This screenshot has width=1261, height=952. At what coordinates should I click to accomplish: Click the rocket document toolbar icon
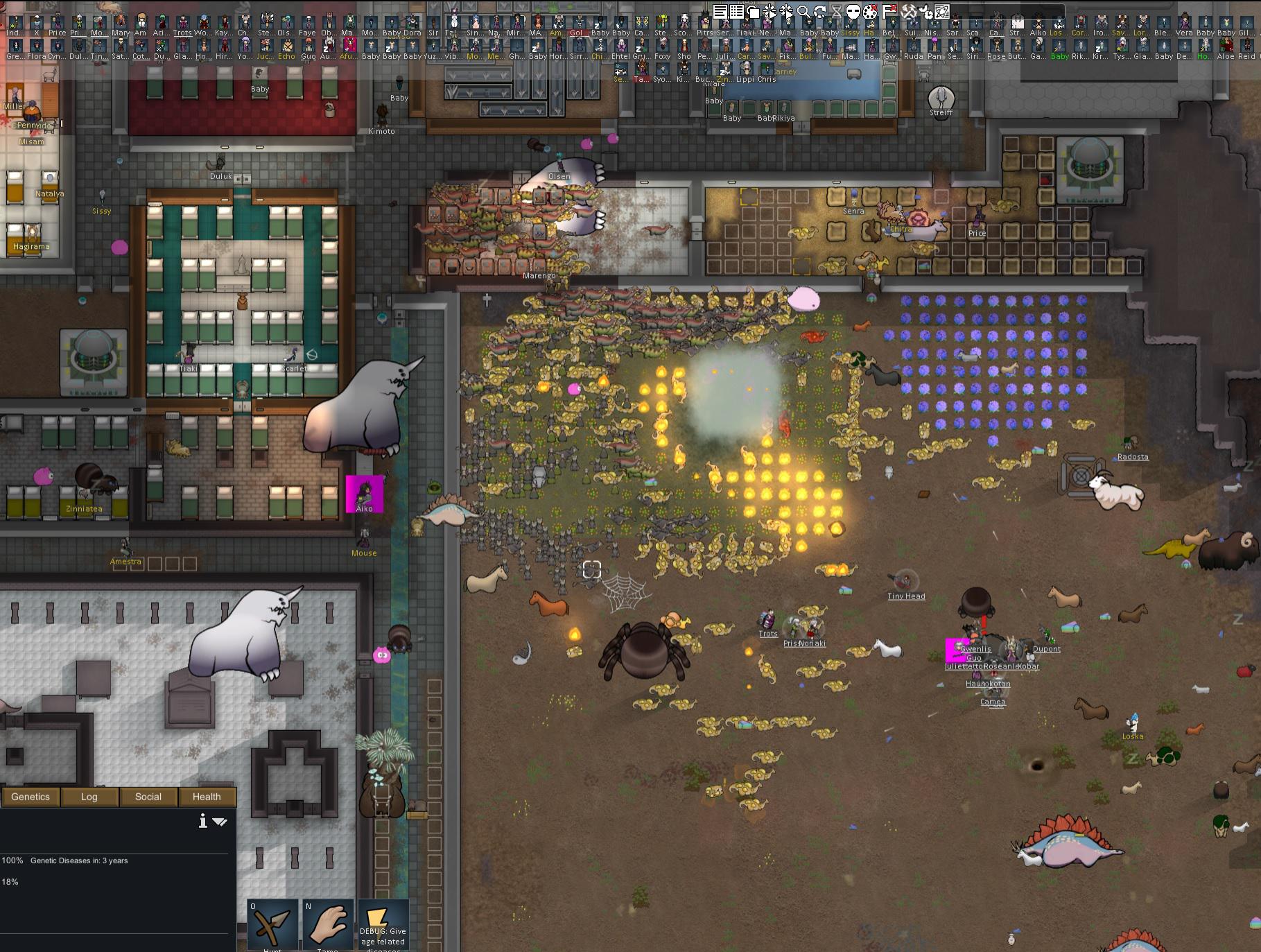tap(942, 11)
